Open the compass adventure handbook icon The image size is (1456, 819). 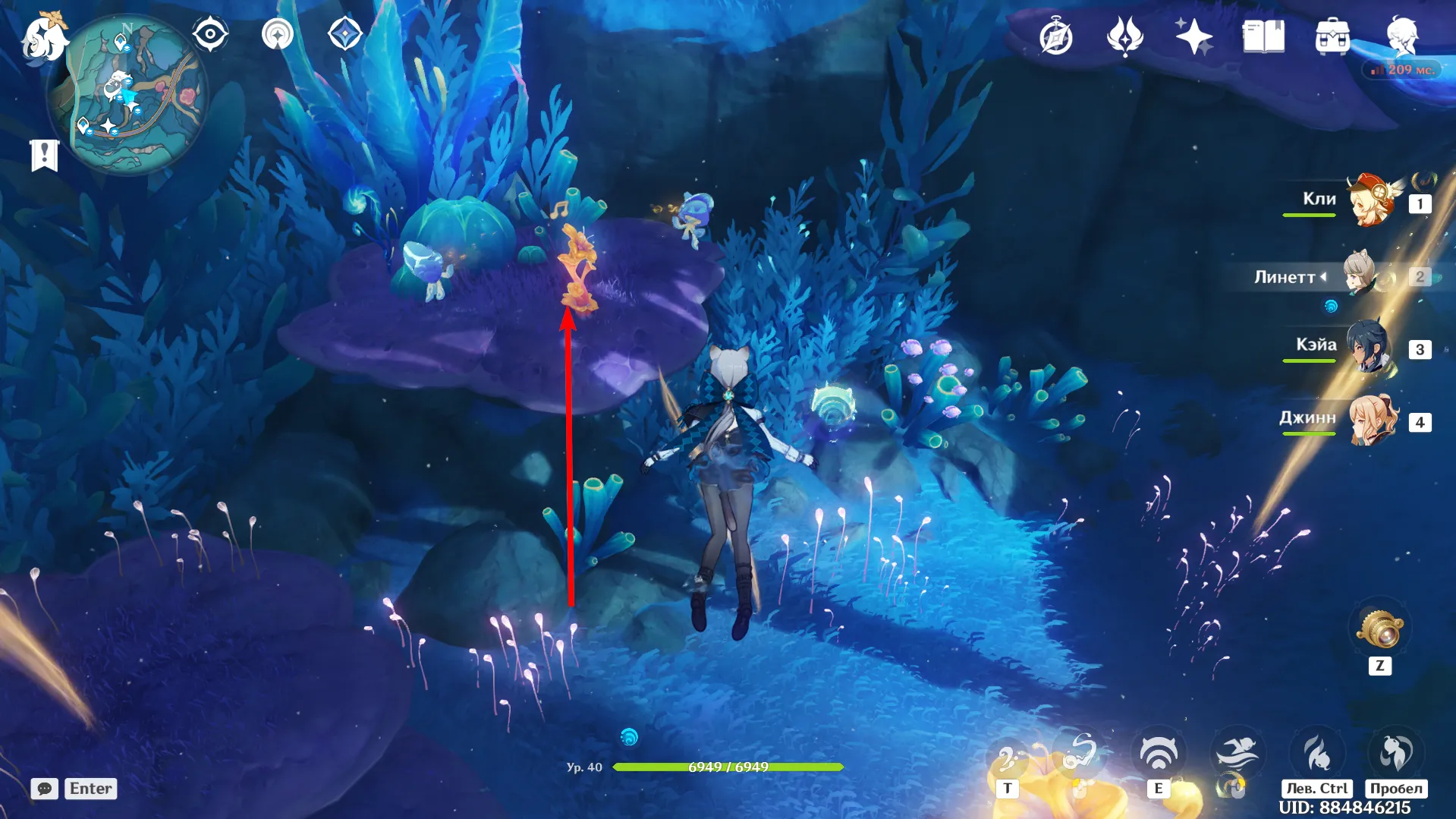click(1055, 37)
